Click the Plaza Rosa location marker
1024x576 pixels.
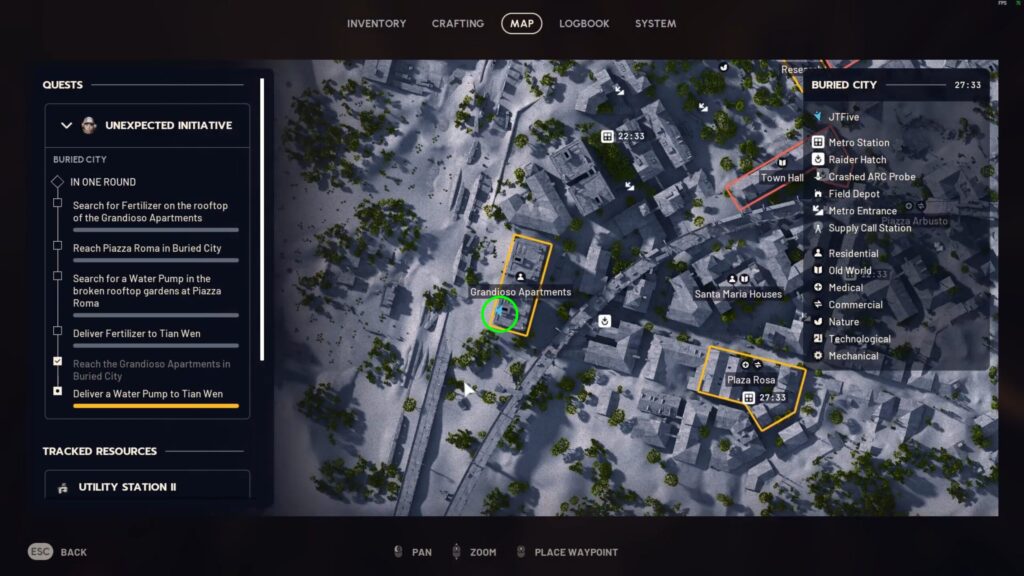point(751,381)
